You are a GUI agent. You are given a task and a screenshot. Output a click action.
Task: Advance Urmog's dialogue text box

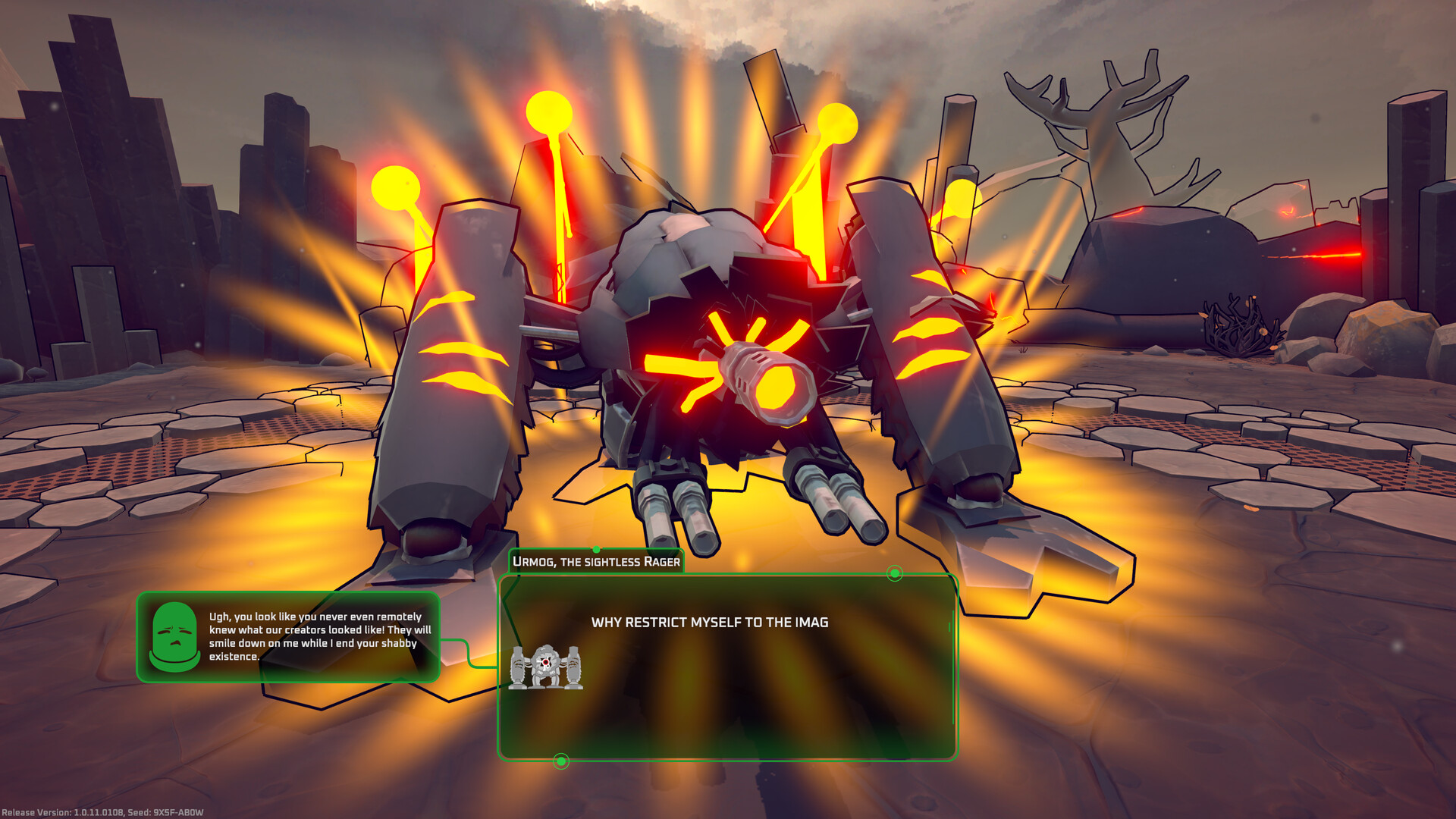726,667
